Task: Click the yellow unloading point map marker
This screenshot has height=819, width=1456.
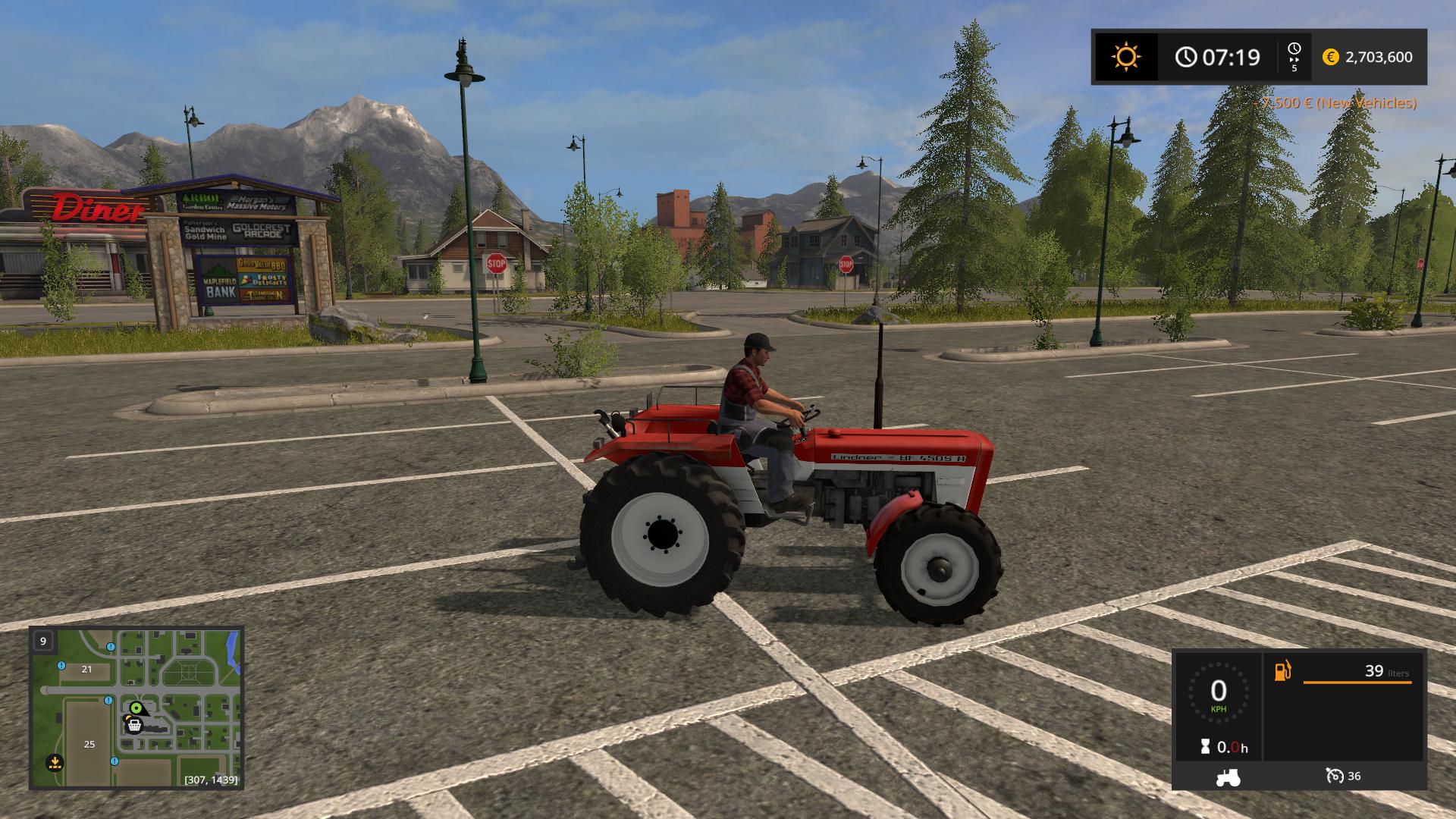Action: (x=54, y=761)
